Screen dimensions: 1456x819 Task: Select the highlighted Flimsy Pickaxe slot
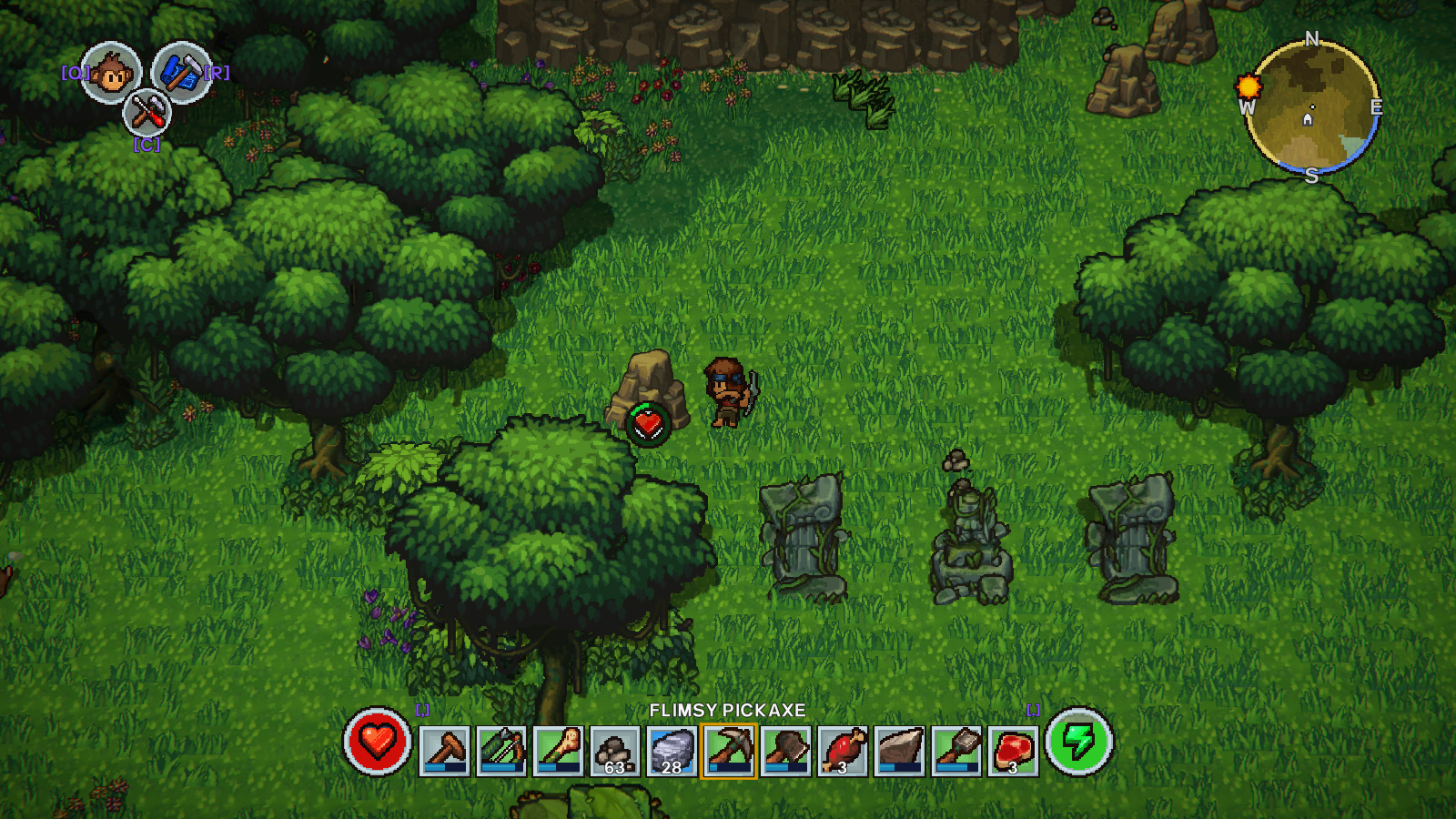point(728,751)
